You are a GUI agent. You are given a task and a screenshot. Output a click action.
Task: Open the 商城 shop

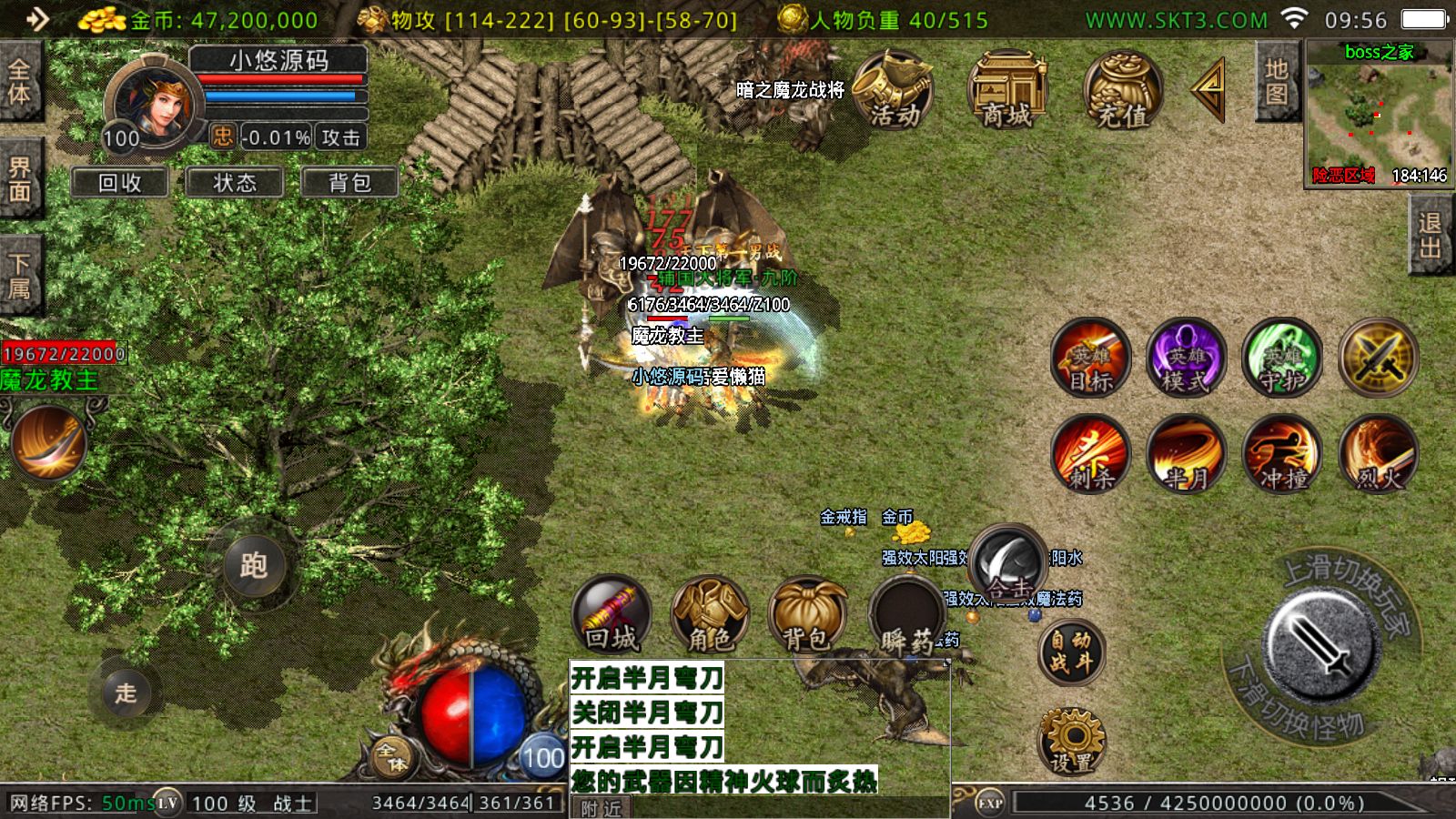pos(1007,90)
